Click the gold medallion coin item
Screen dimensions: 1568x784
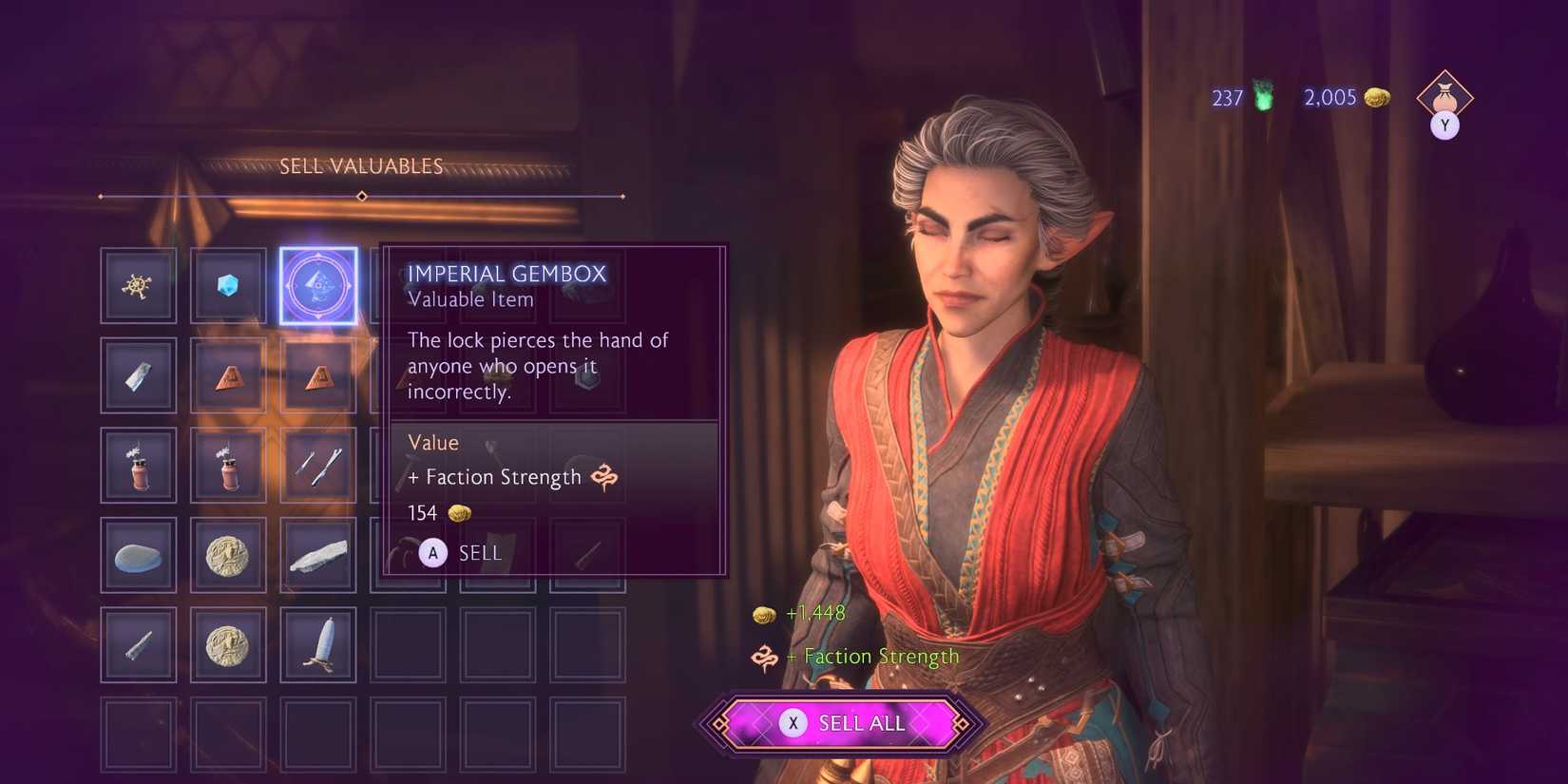(x=228, y=554)
